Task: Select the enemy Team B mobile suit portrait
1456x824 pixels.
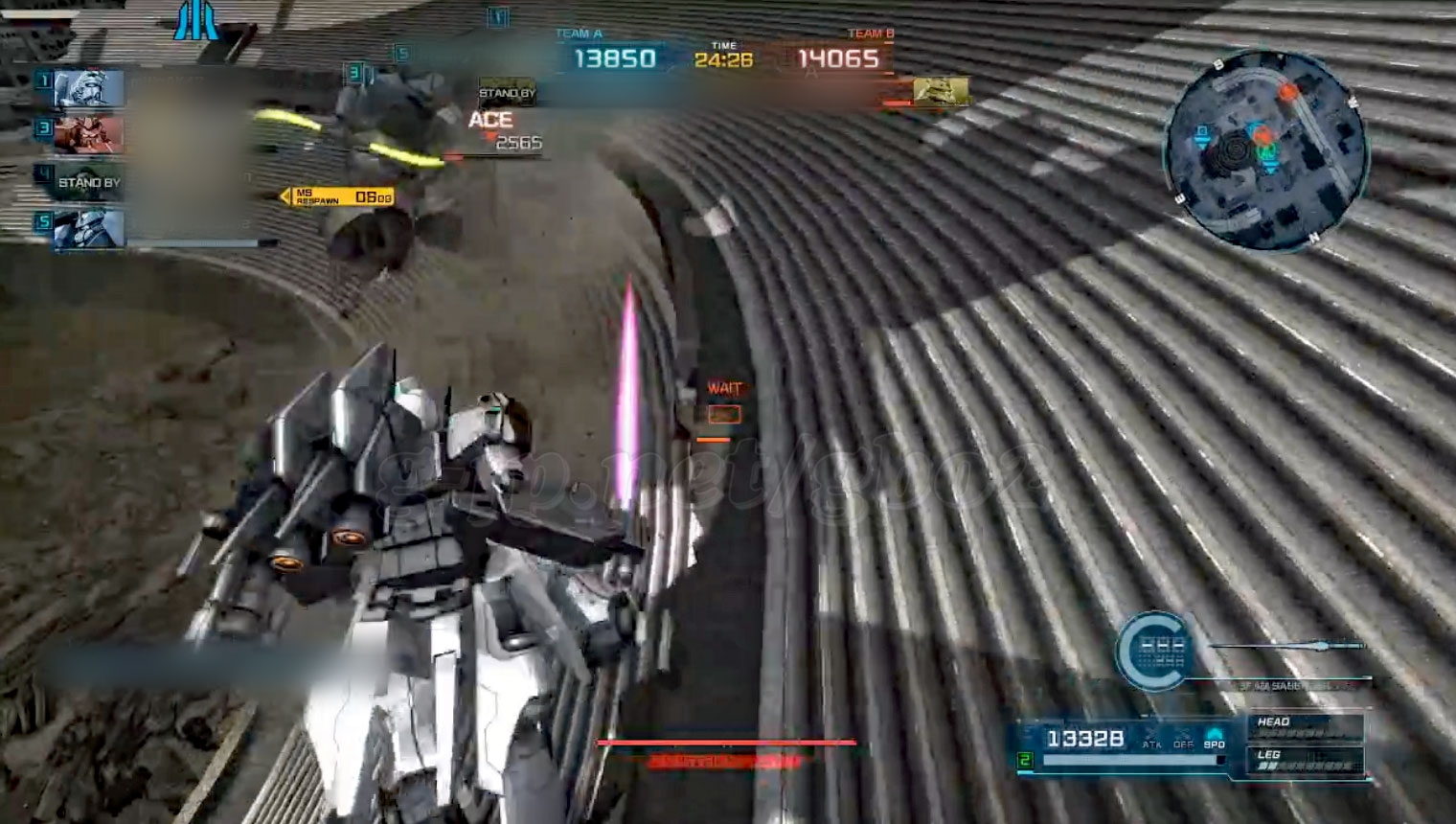Action: [940, 92]
